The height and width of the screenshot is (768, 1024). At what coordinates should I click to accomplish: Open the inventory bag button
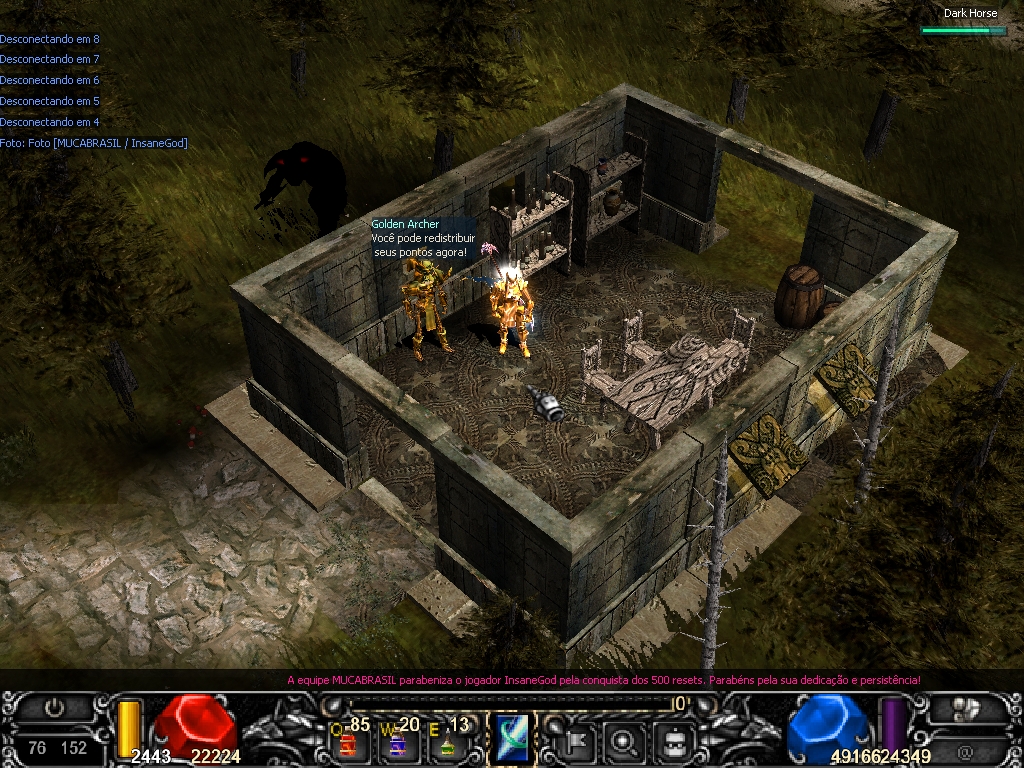(673, 741)
